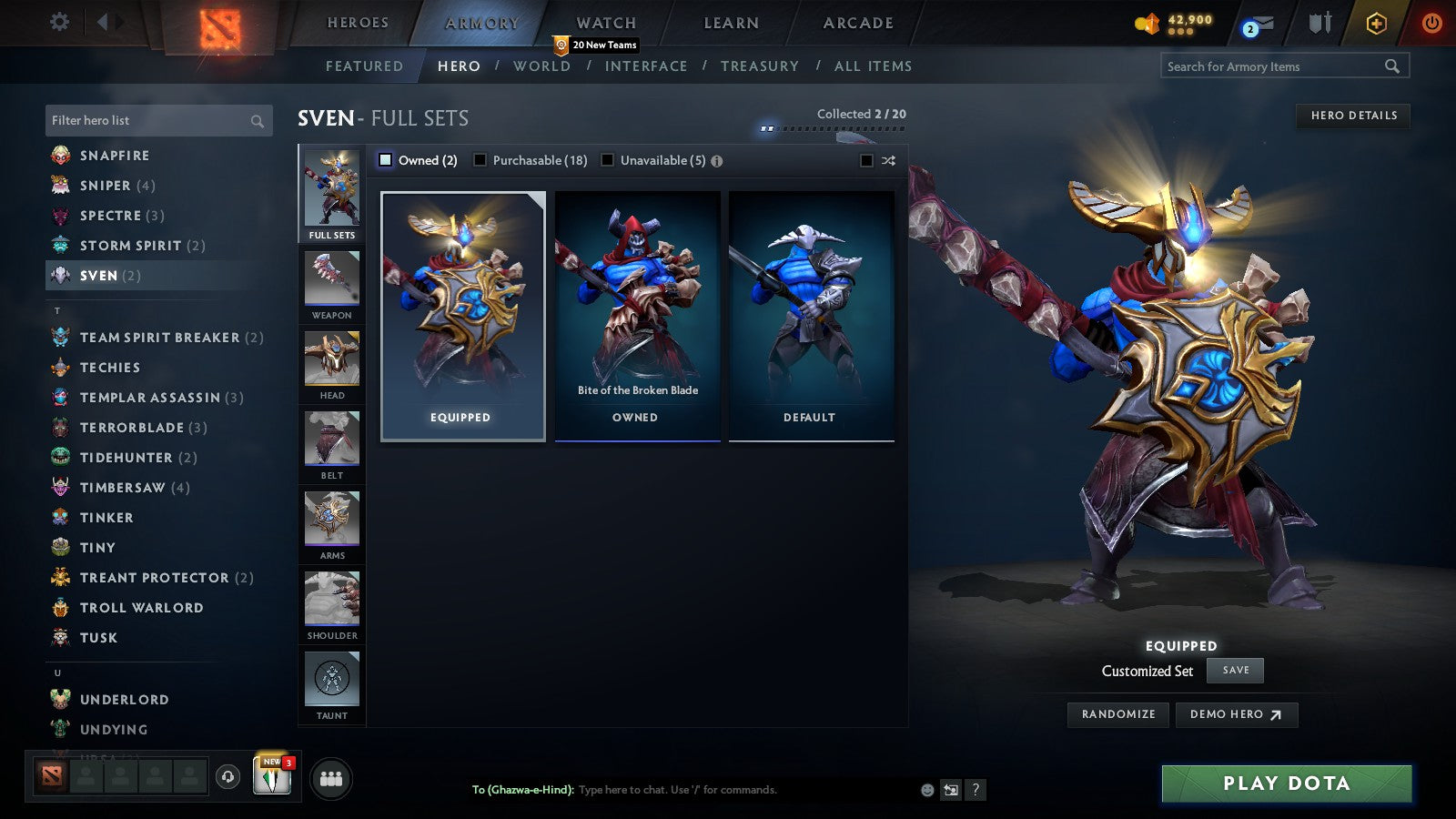Click the info icon beside Unavailable filter
The width and height of the screenshot is (1456, 819).
coord(717,160)
